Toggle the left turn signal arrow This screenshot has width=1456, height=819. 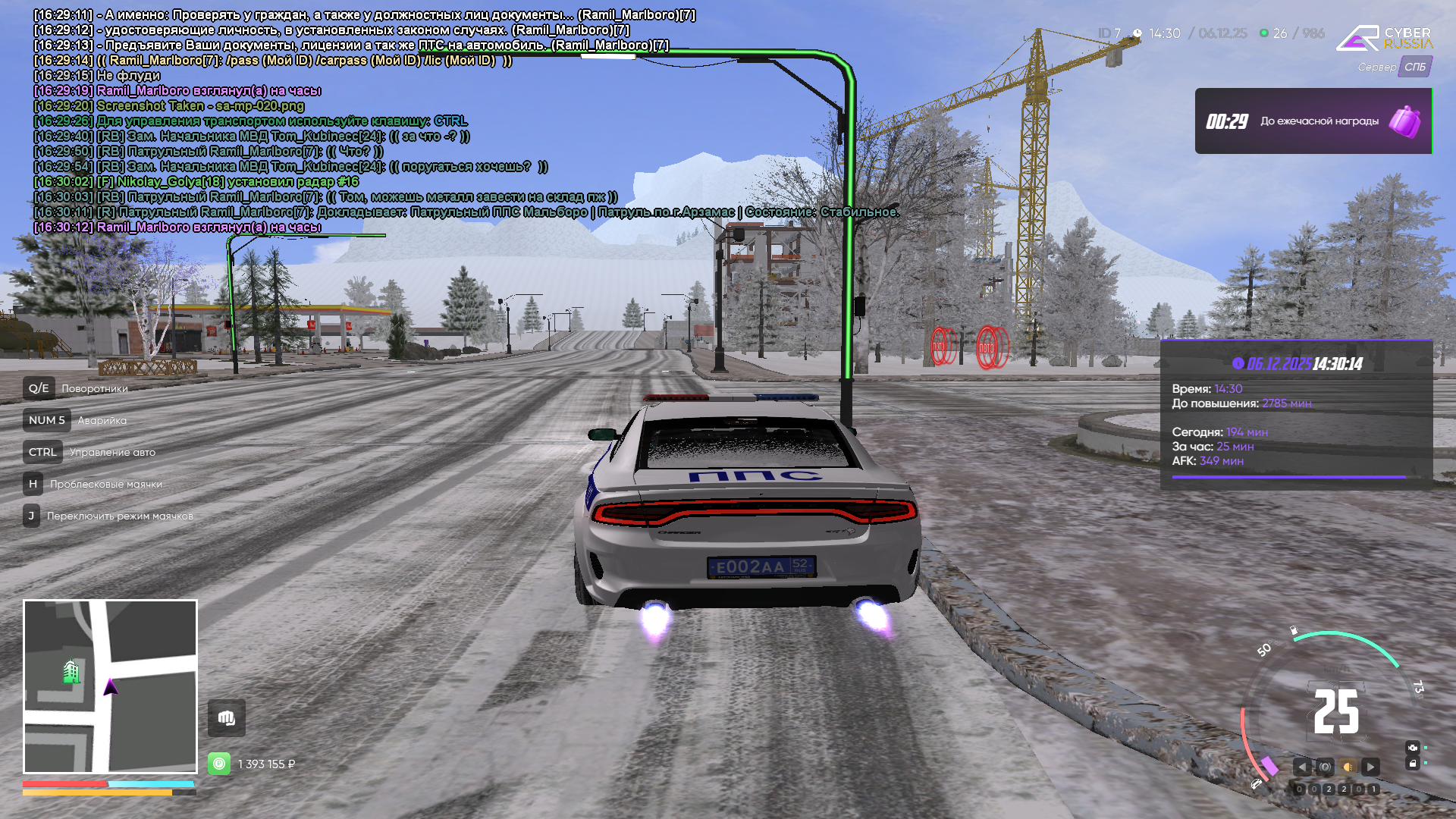[x=1302, y=767]
